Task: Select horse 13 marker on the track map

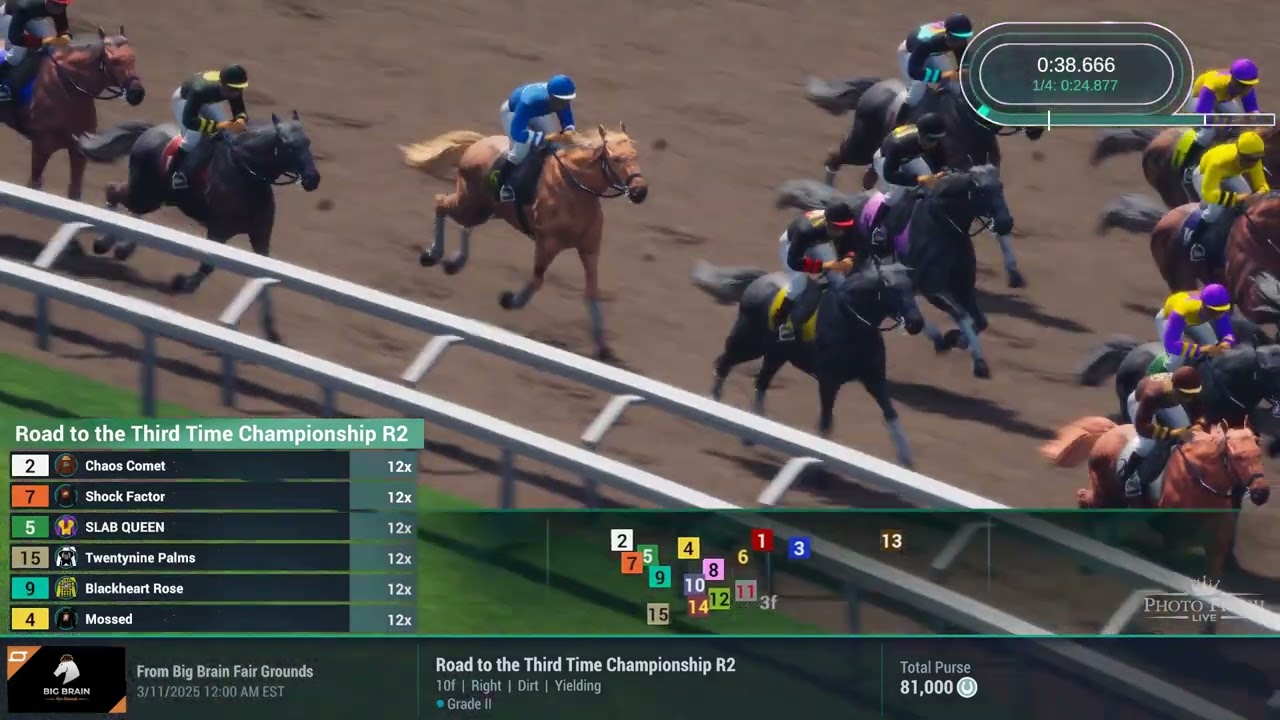Action: [892, 542]
